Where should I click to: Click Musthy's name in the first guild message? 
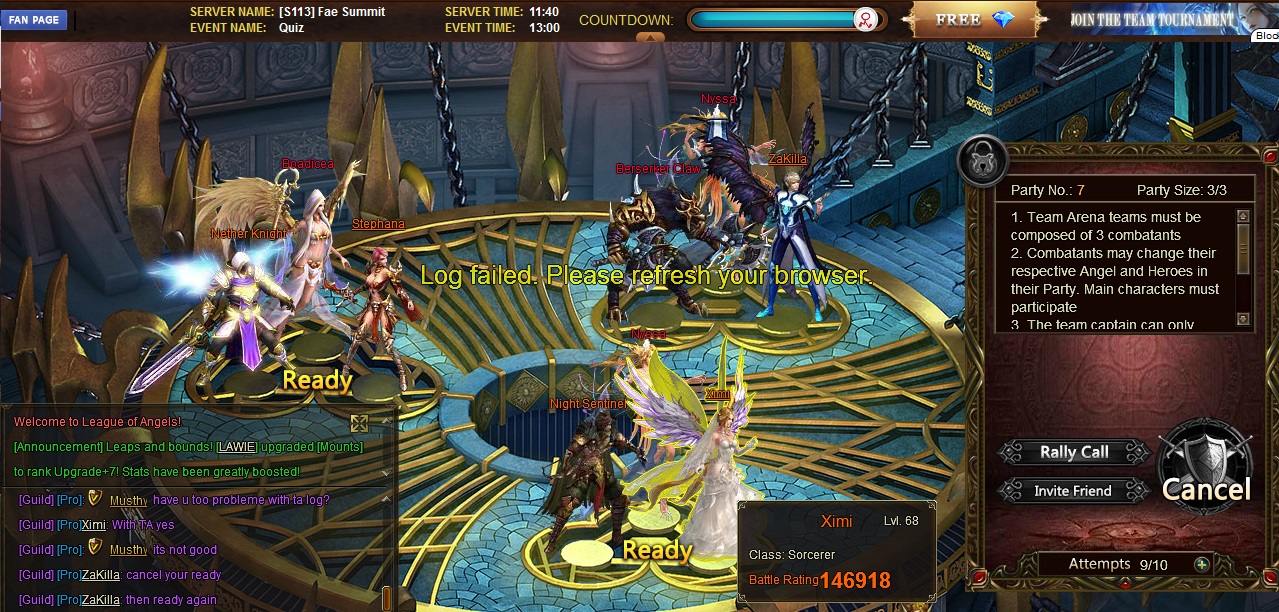[x=128, y=500]
